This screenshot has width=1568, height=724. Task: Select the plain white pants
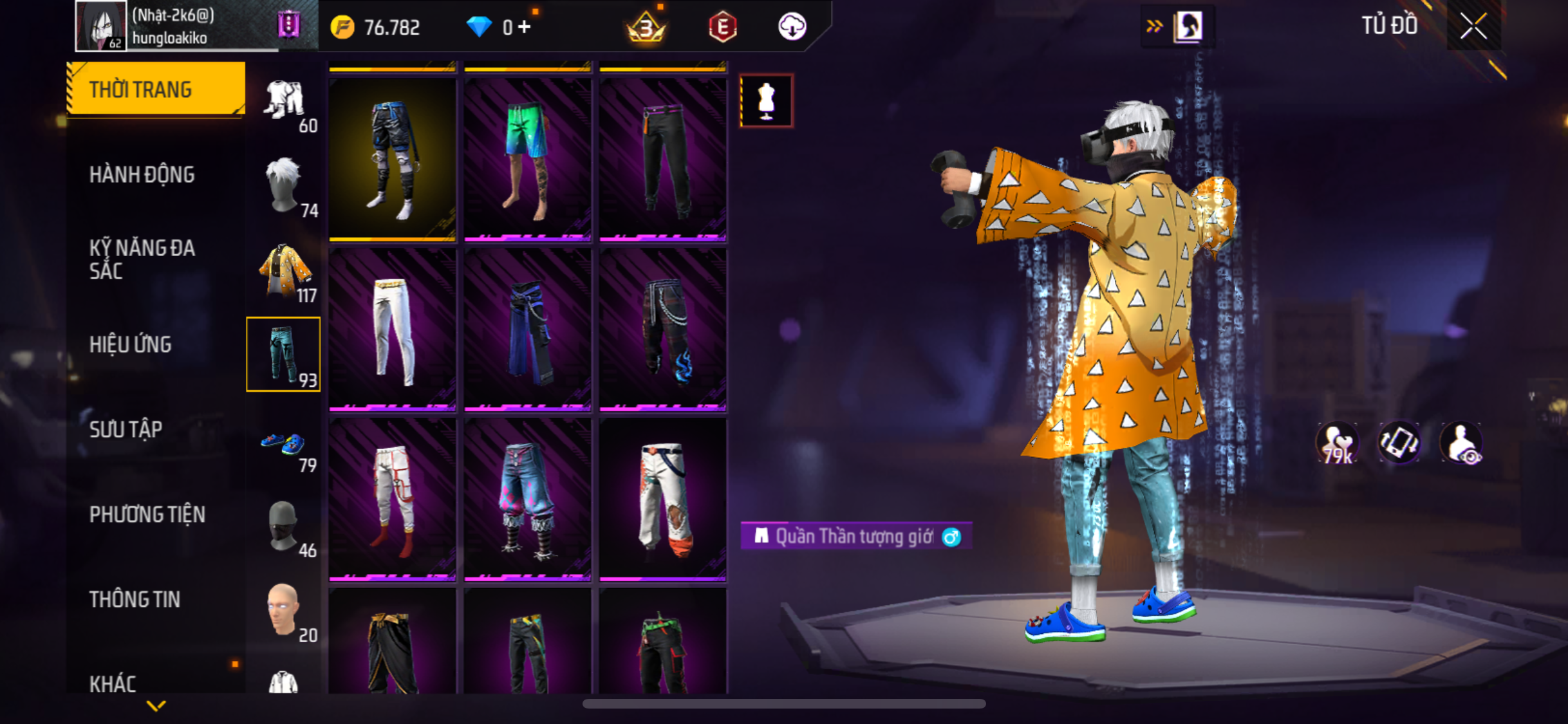[x=392, y=329]
